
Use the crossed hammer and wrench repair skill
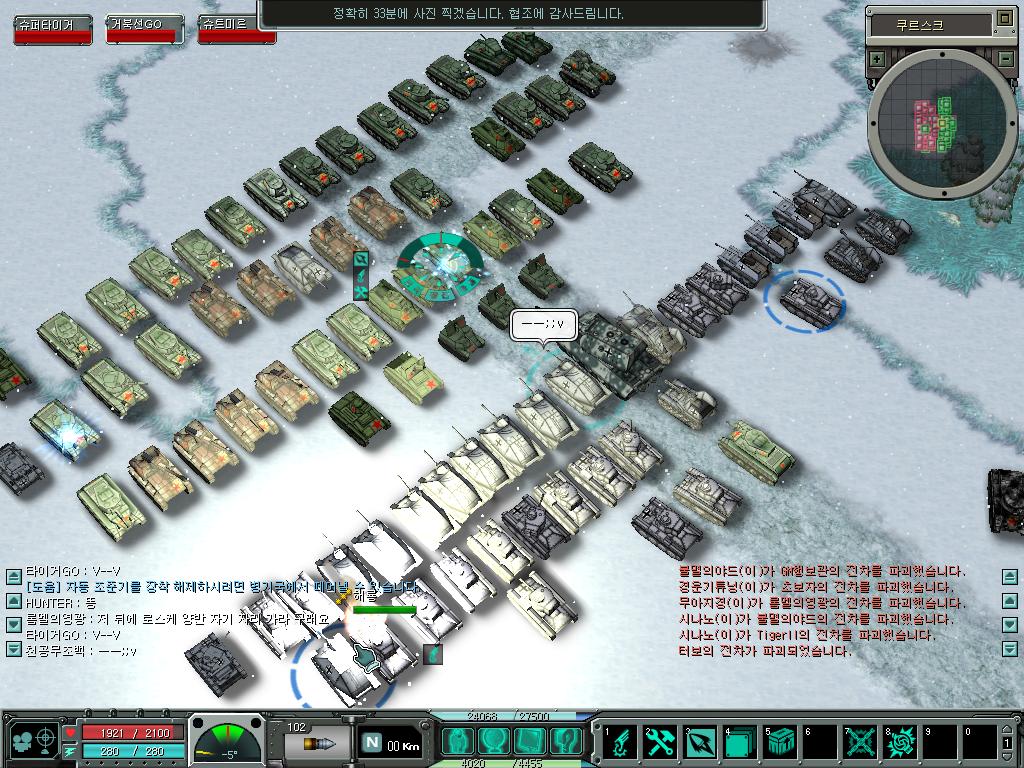click(660, 741)
